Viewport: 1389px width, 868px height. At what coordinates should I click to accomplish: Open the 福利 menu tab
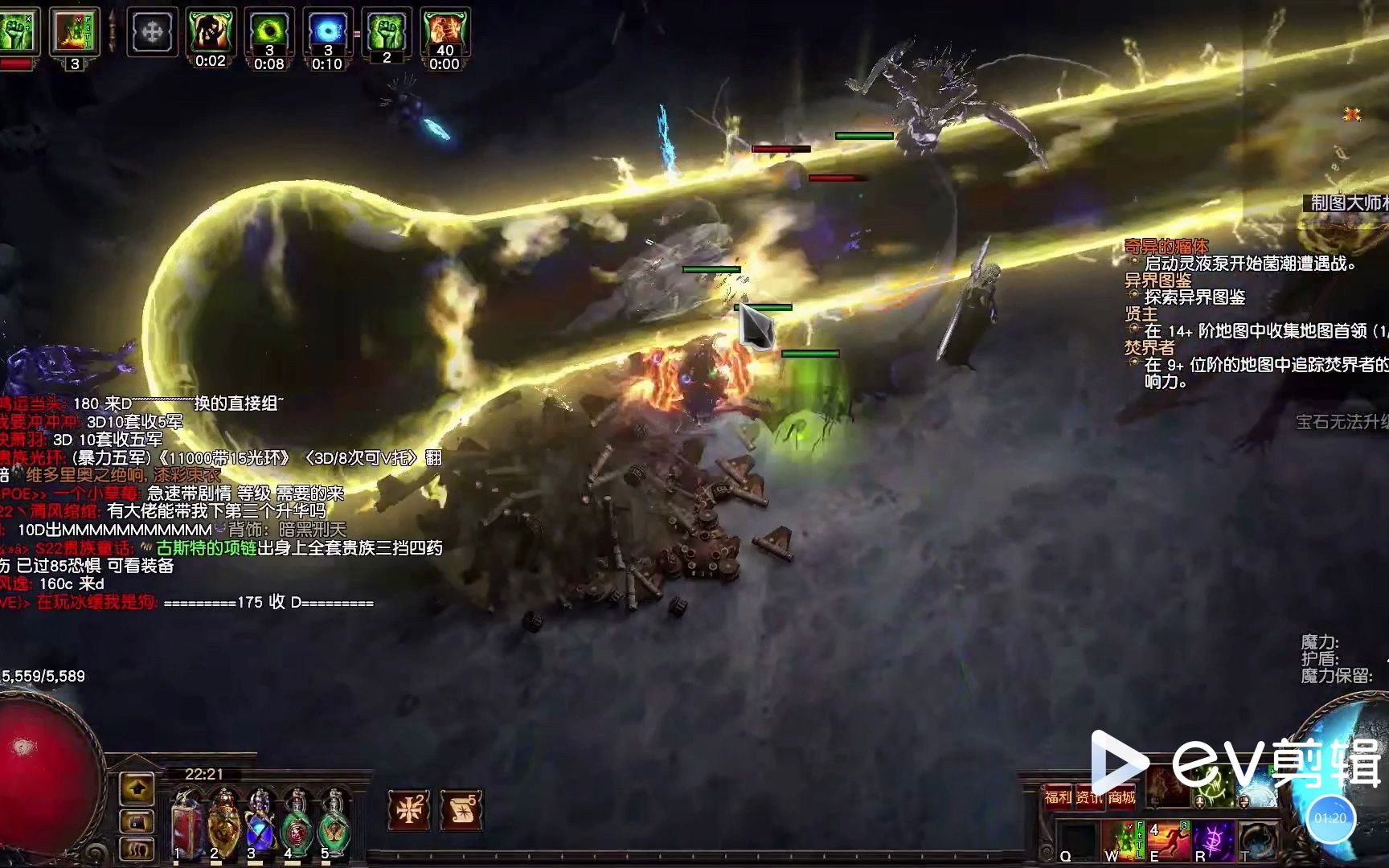1059,796
